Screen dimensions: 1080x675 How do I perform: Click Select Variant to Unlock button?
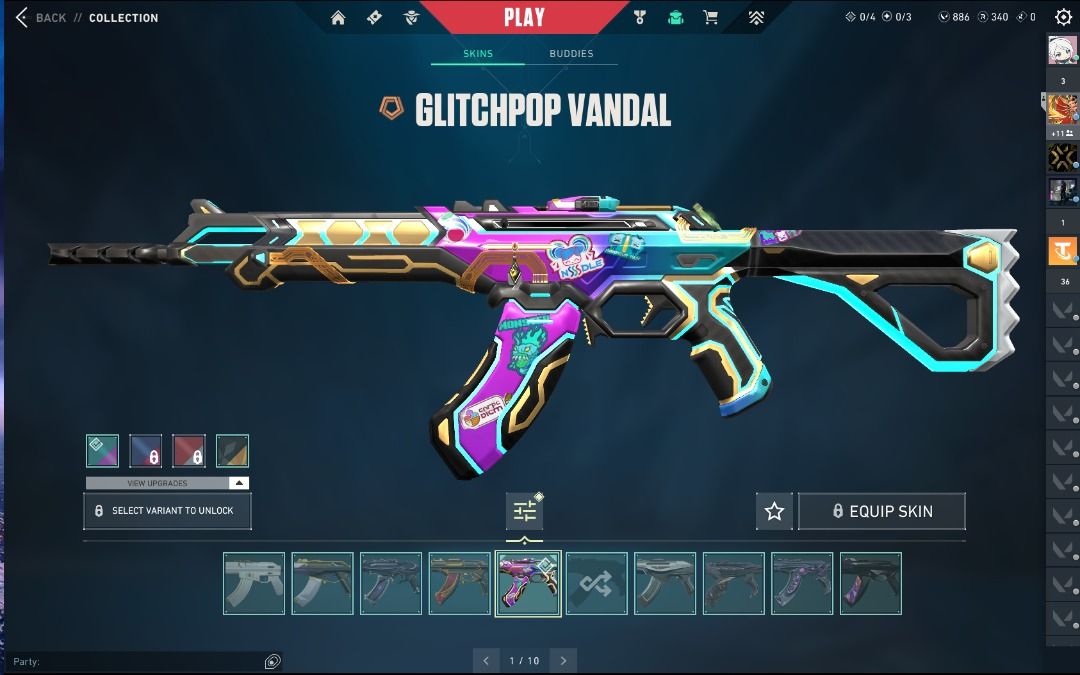[x=167, y=511]
